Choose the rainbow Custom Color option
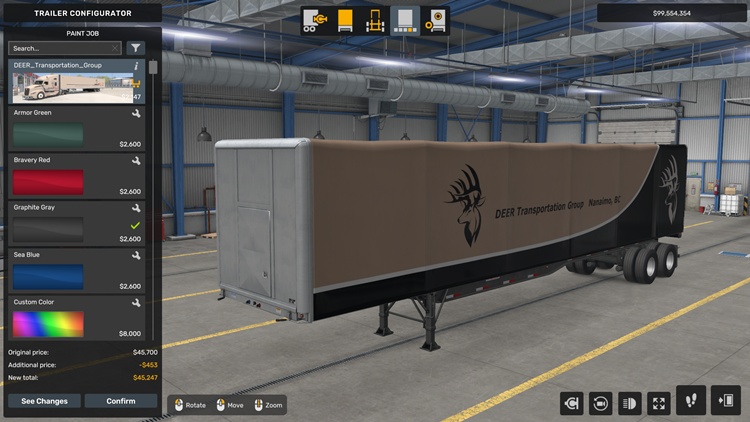This screenshot has height=422, width=750. click(x=76, y=318)
